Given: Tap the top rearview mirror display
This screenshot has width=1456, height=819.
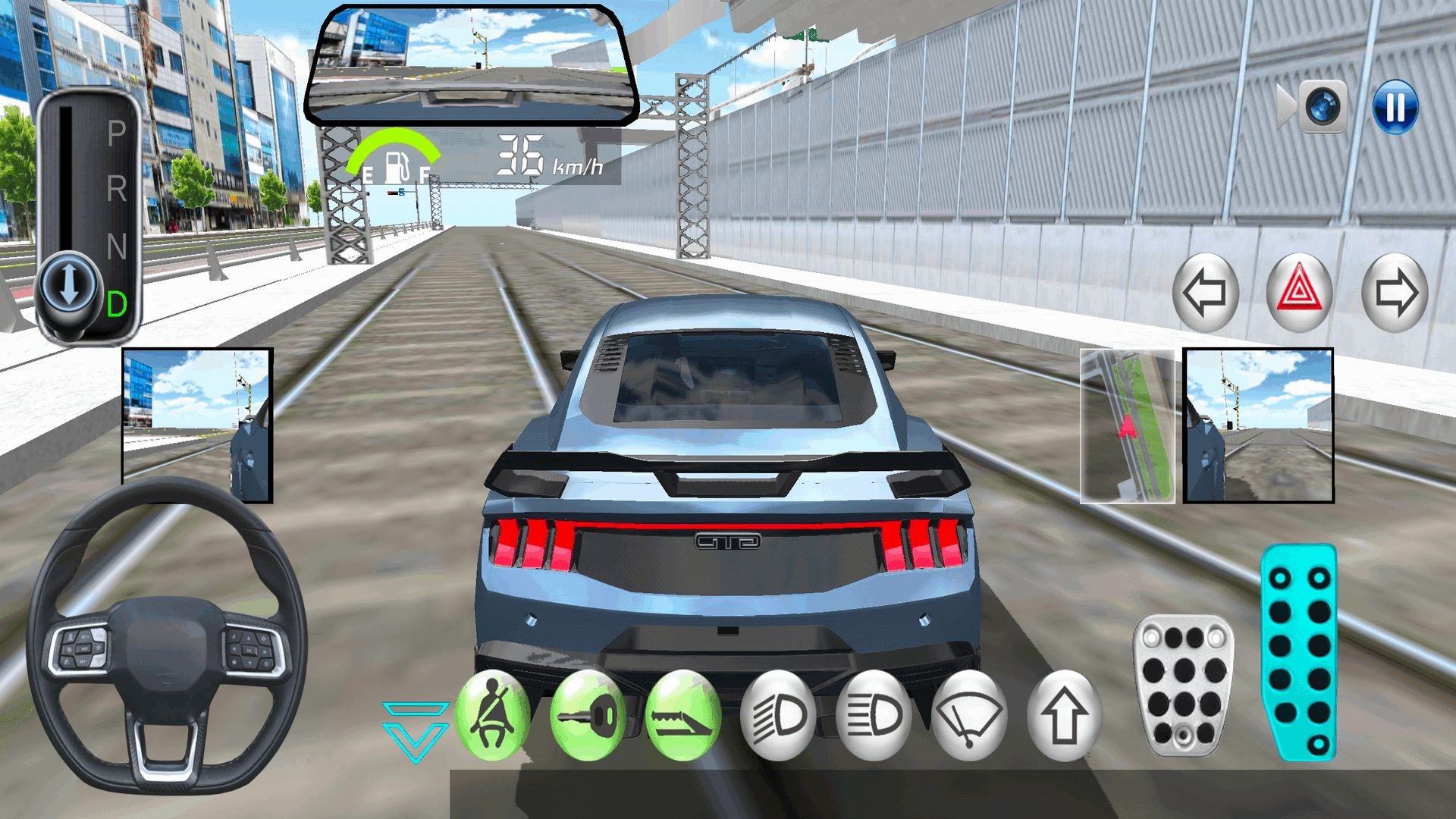Looking at the screenshot, I should point(472,66).
